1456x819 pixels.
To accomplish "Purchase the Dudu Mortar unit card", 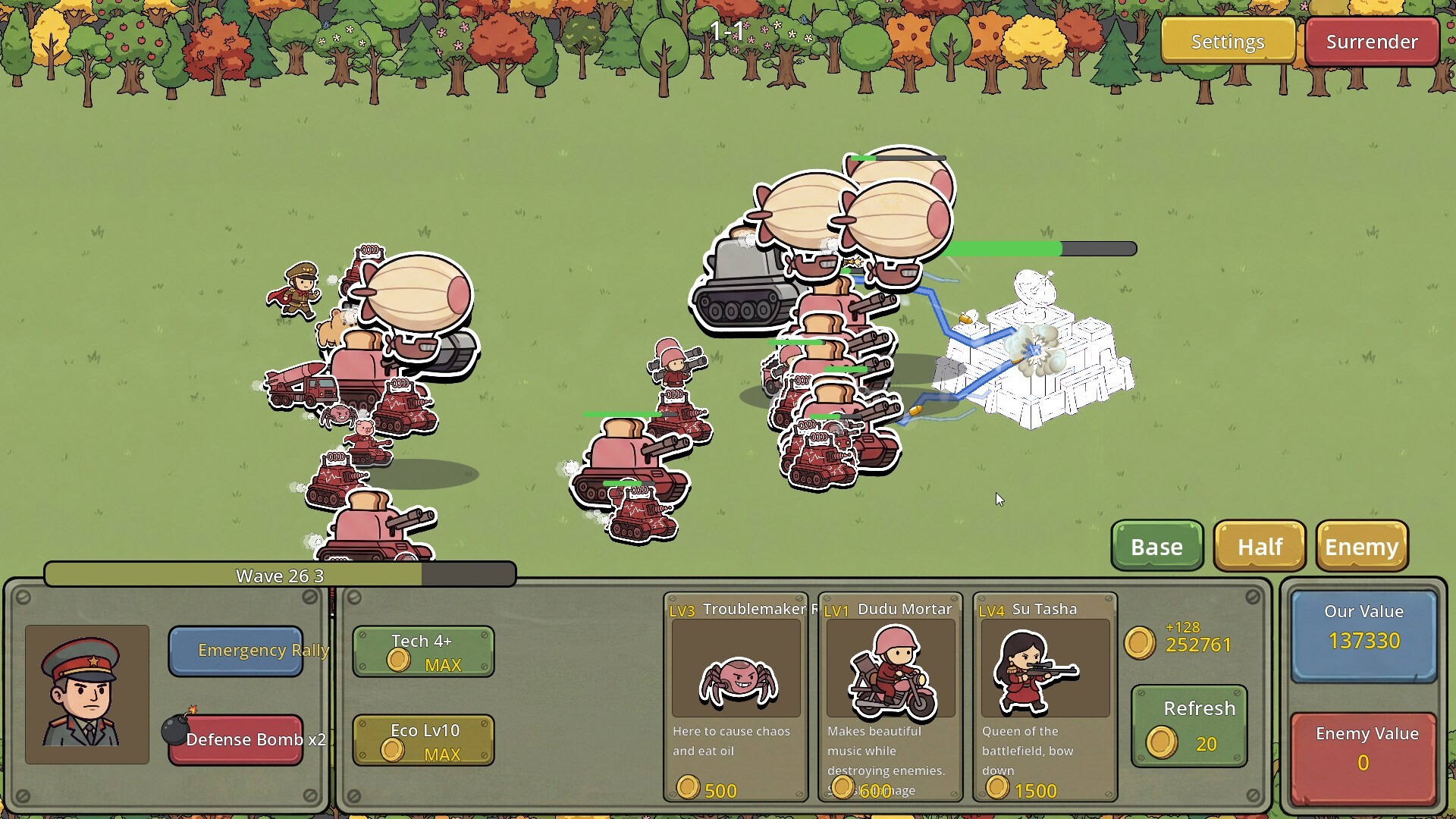I will (x=890, y=696).
